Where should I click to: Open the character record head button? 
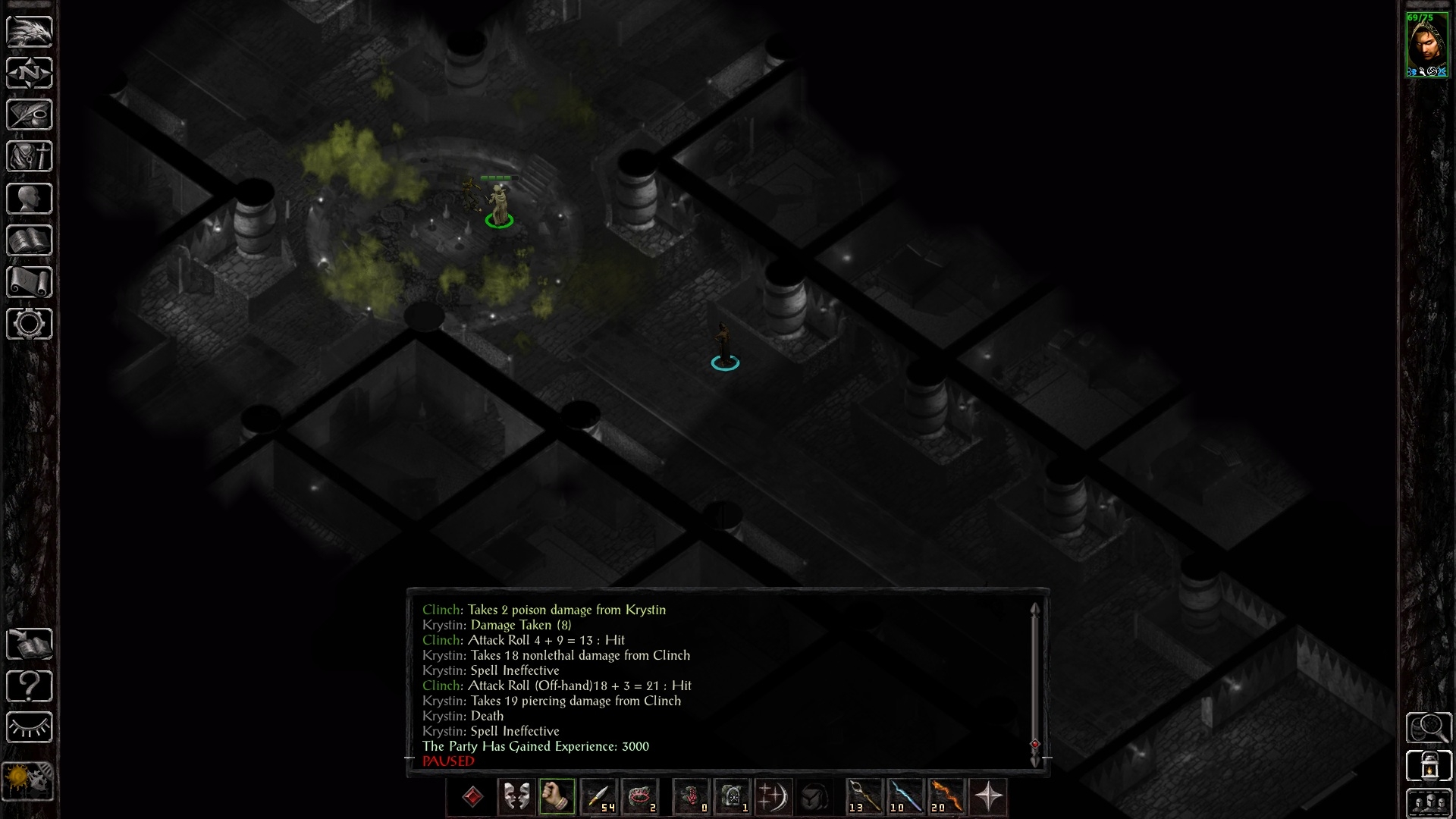coord(30,199)
